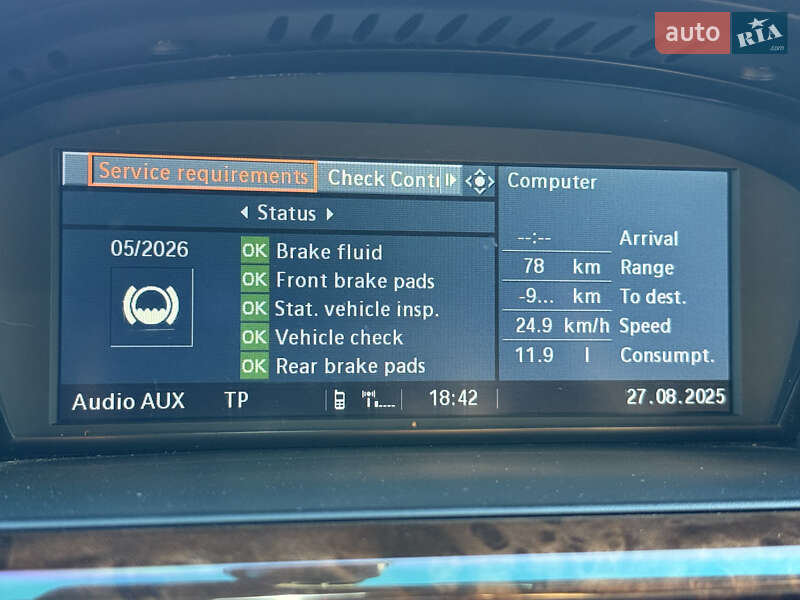Click the auto RIA watermark logo
Screen dimensions: 800x600
(x=720, y=33)
